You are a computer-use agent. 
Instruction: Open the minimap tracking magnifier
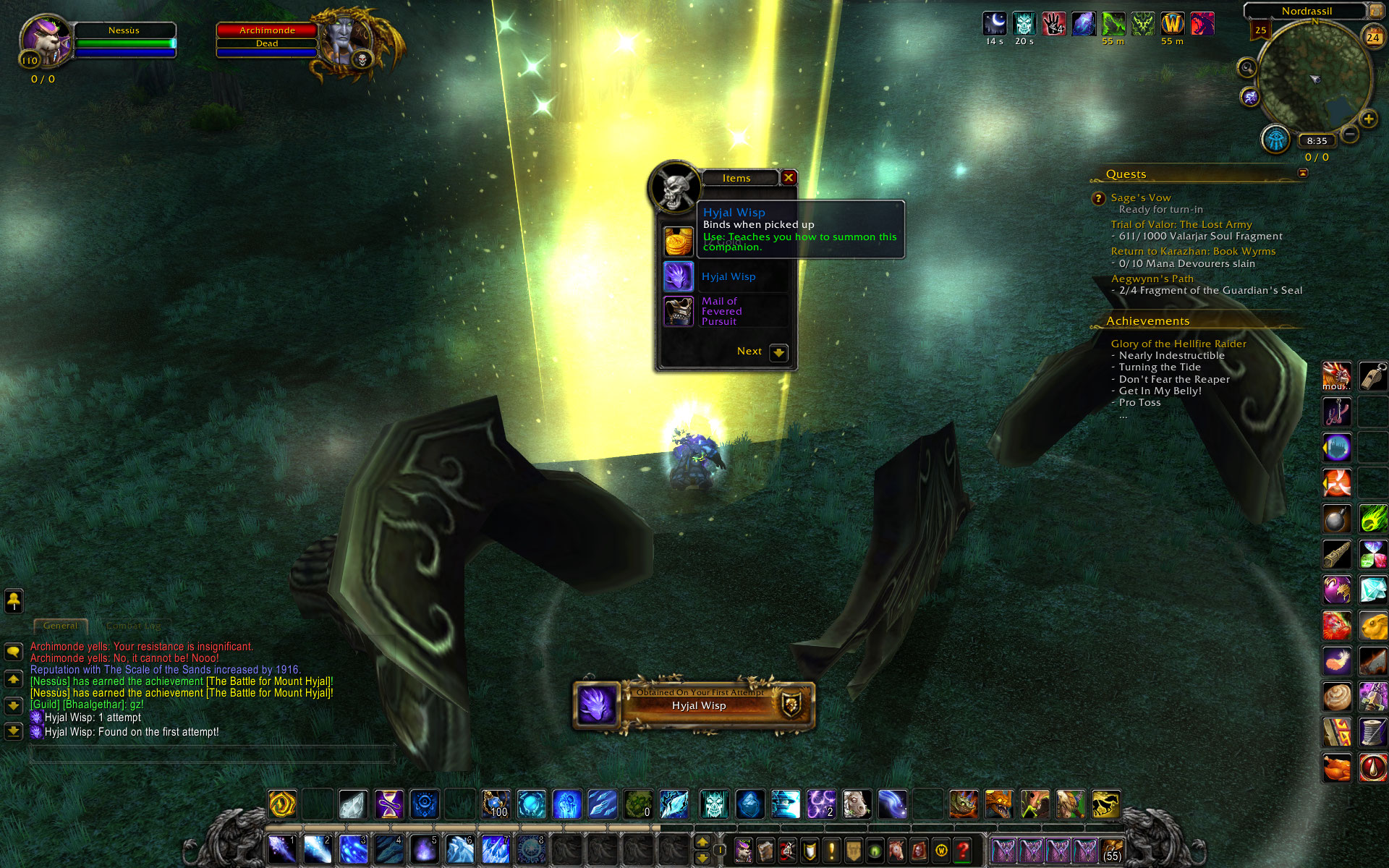1247,68
